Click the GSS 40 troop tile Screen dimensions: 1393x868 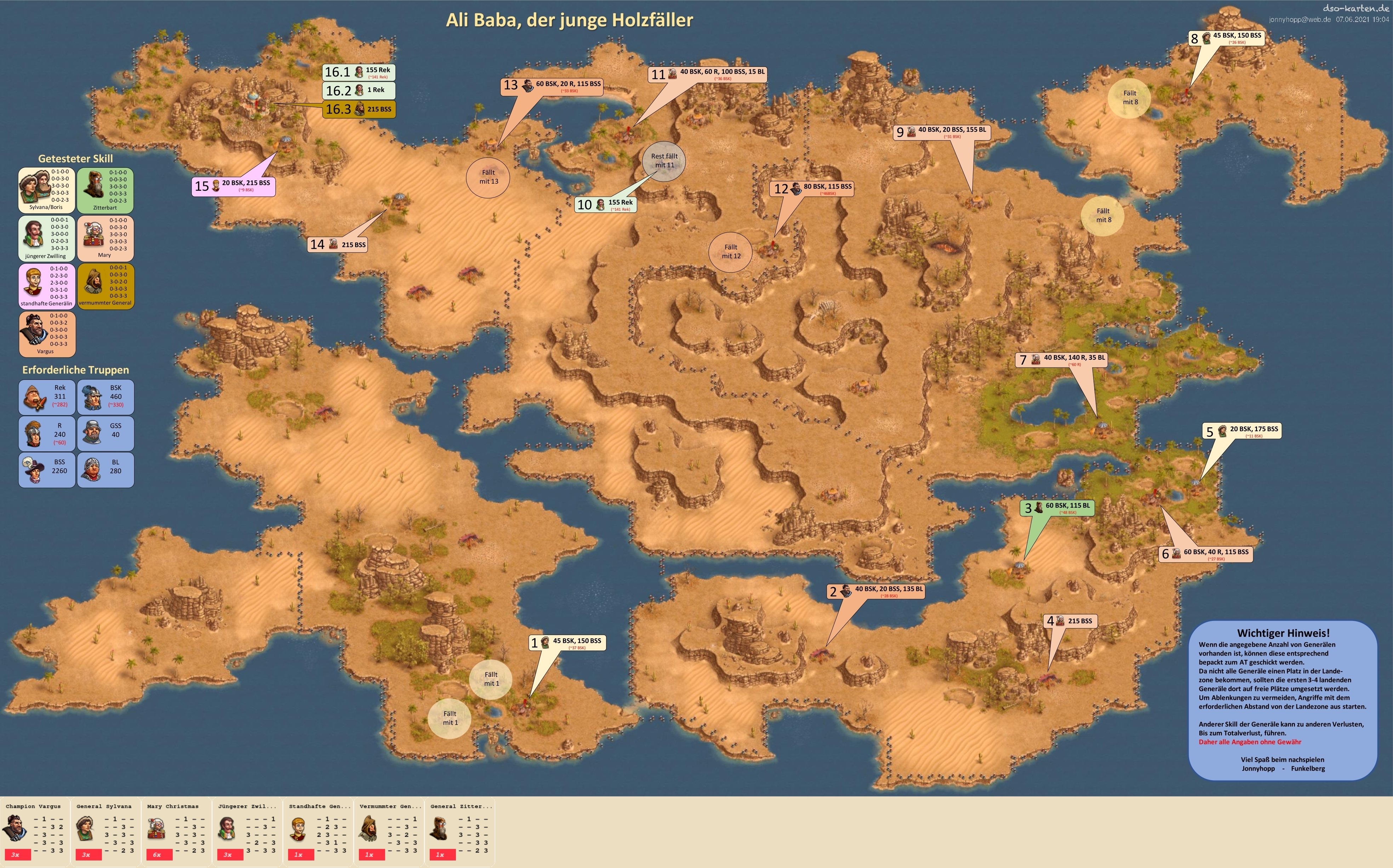[105, 433]
